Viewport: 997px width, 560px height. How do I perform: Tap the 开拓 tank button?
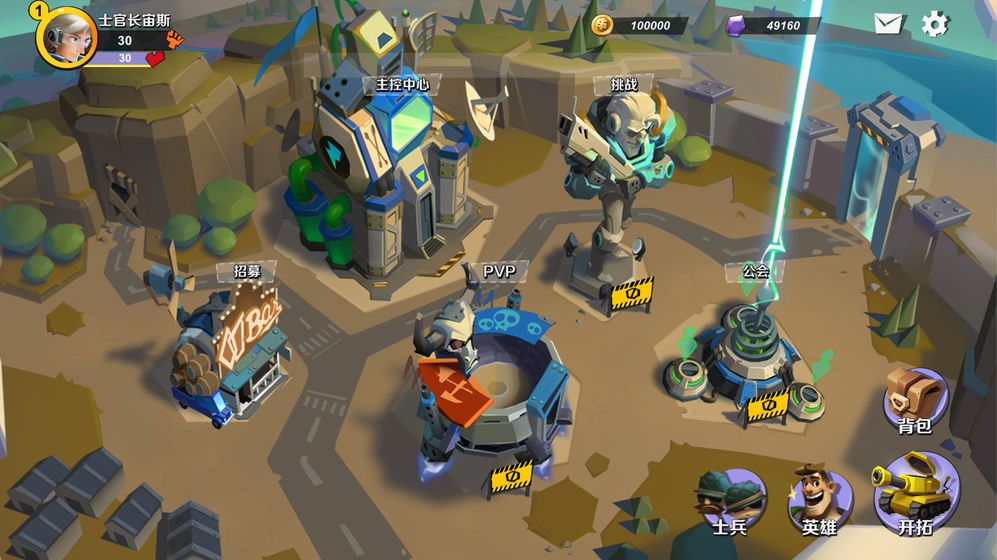click(913, 493)
